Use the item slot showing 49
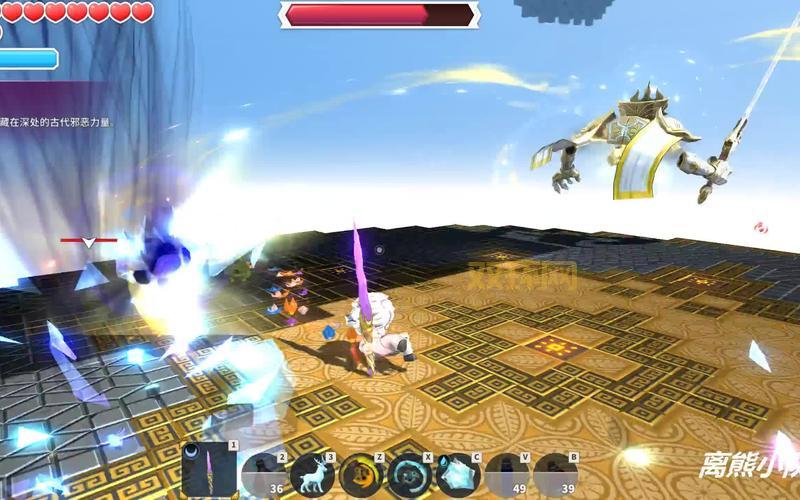This screenshot has height=500, width=800. (507, 474)
